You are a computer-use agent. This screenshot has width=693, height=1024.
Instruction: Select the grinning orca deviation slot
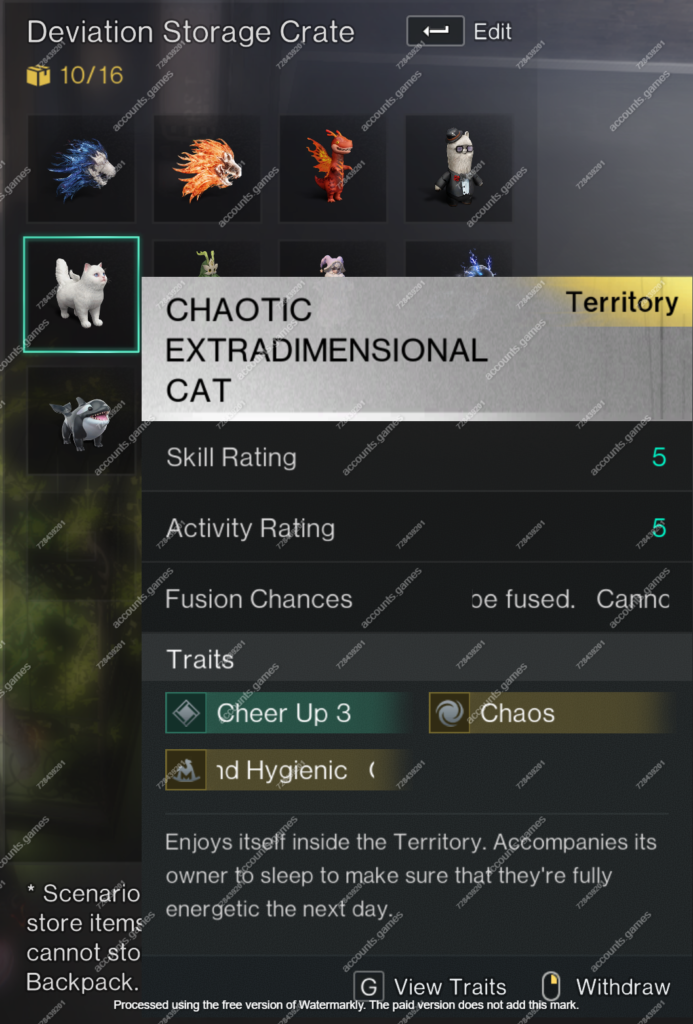(x=81, y=420)
